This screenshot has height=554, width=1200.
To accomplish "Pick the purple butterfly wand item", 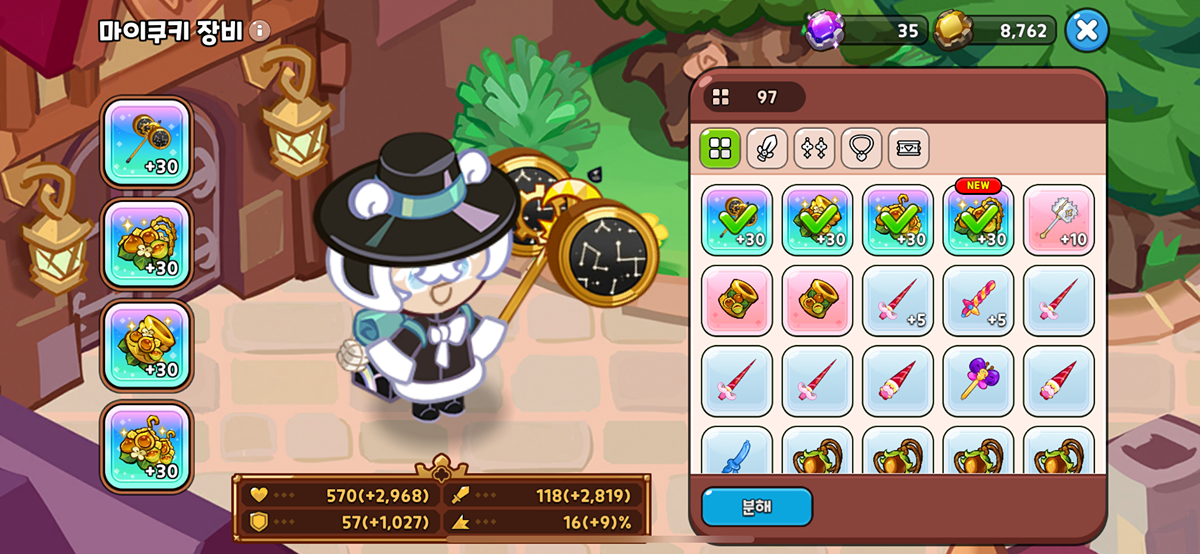I will [x=978, y=381].
